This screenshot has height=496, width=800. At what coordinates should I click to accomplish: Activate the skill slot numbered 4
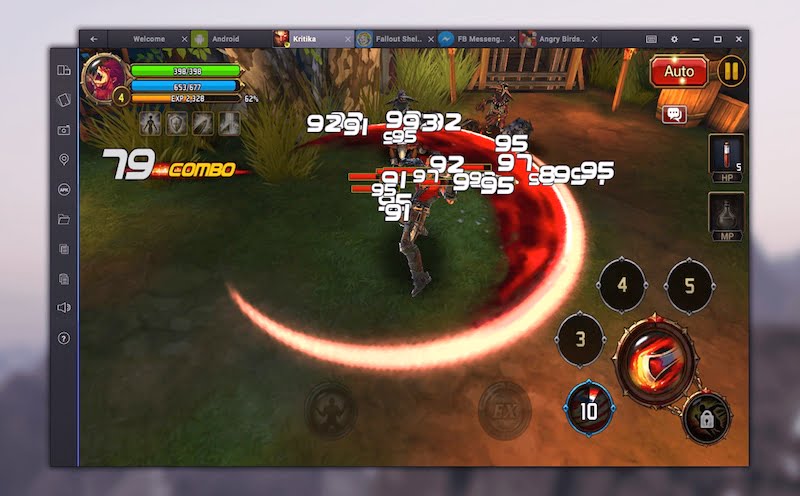(x=622, y=285)
